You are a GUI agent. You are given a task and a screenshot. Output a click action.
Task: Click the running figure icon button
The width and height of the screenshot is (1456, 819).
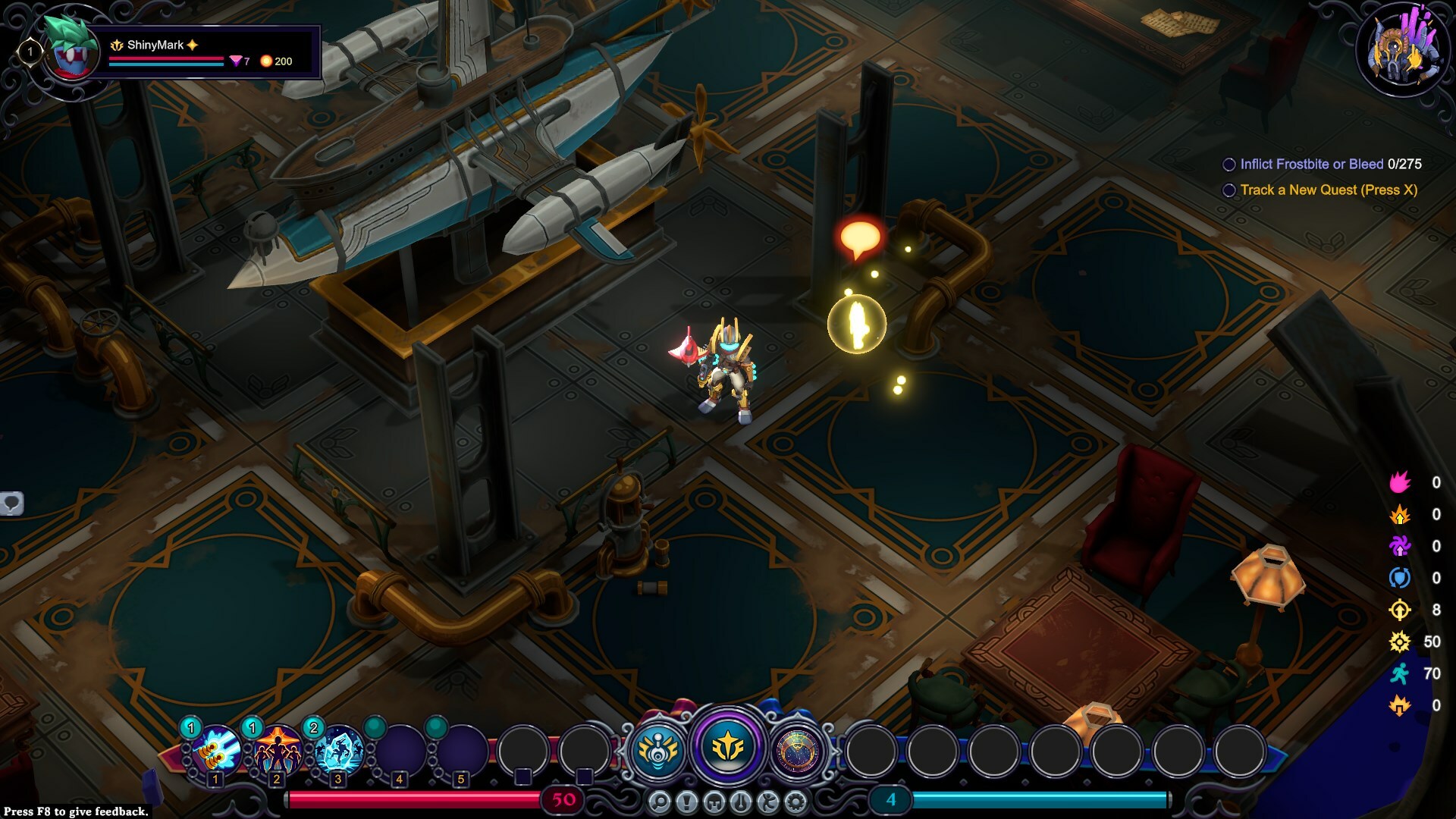pos(768,802)
